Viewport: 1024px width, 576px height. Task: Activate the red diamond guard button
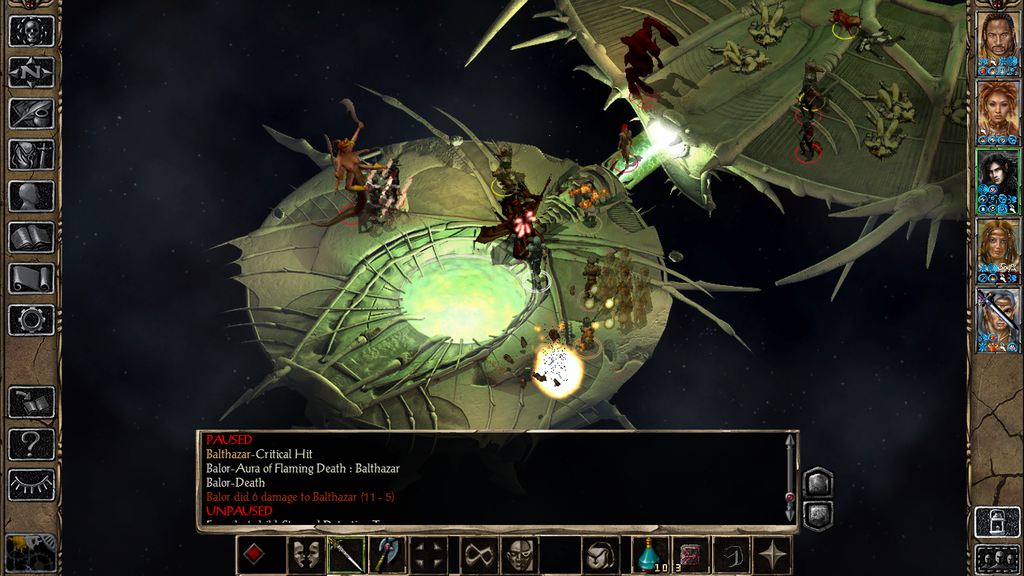coord(255,555)
